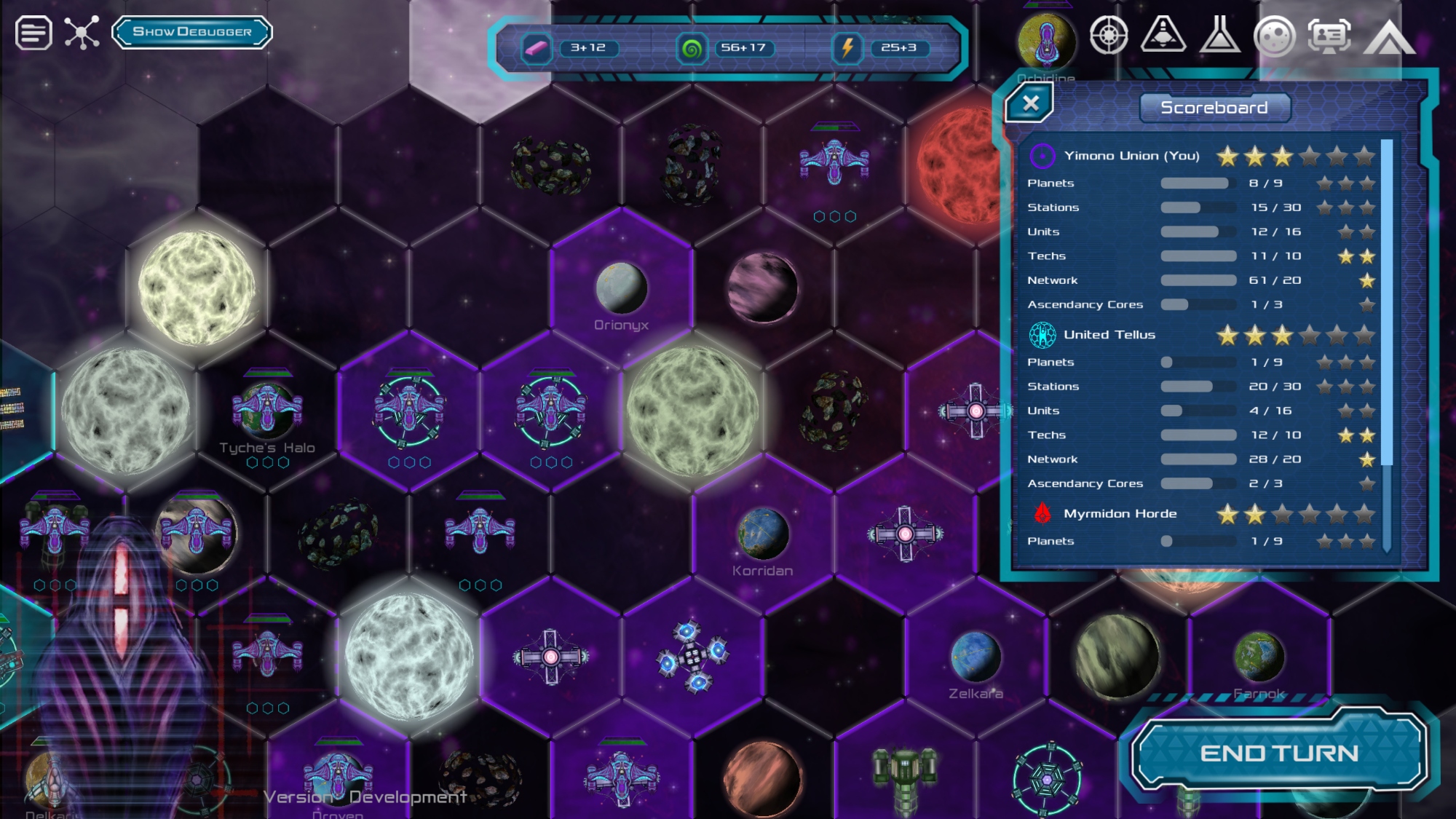Select the United Tellus scoreboard entry
Viewport: 1456px width, 819px height.
pyautogui.click(x=1109, y=335)
